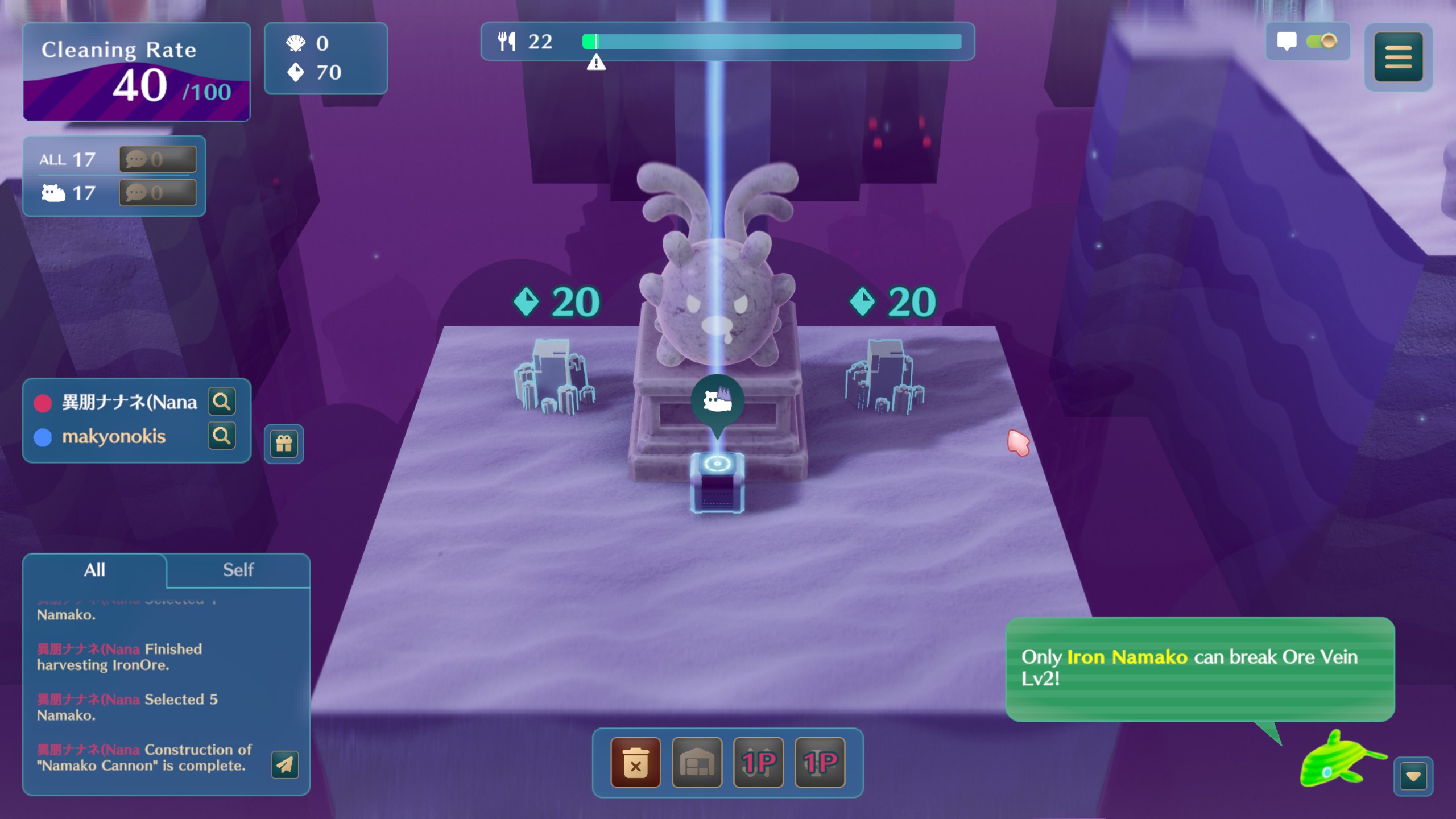
Task: Open the hamburger main menu
Action: (x=1398, y=57)
